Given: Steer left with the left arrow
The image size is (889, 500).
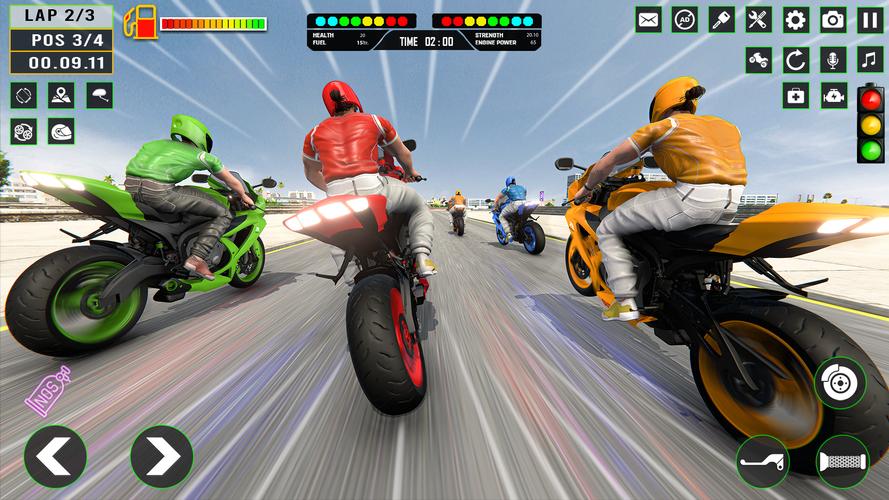Looking at the screenshot, I should tap(54, 456).
